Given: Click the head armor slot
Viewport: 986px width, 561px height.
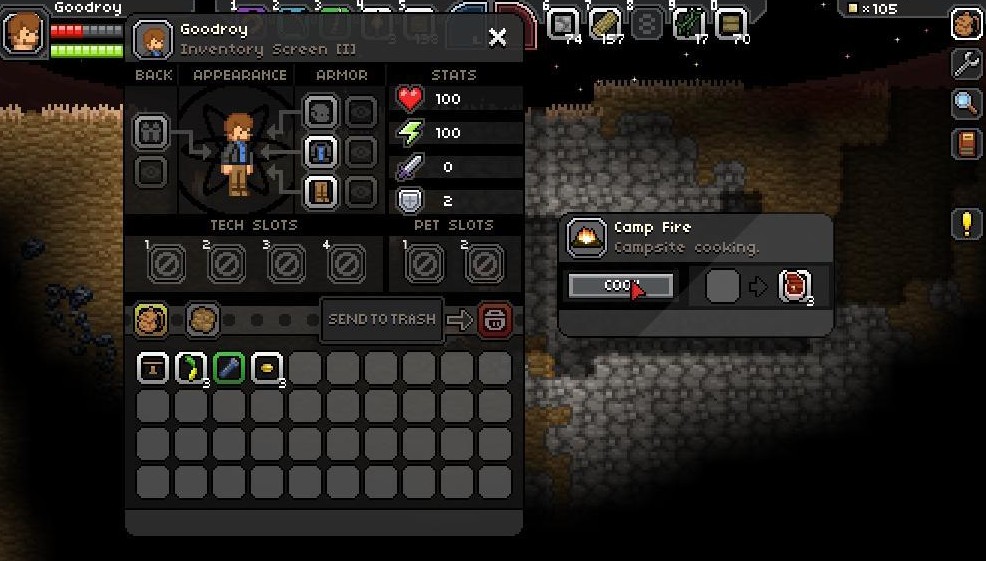Looking at the screenshot, I should tap(320, 112).
